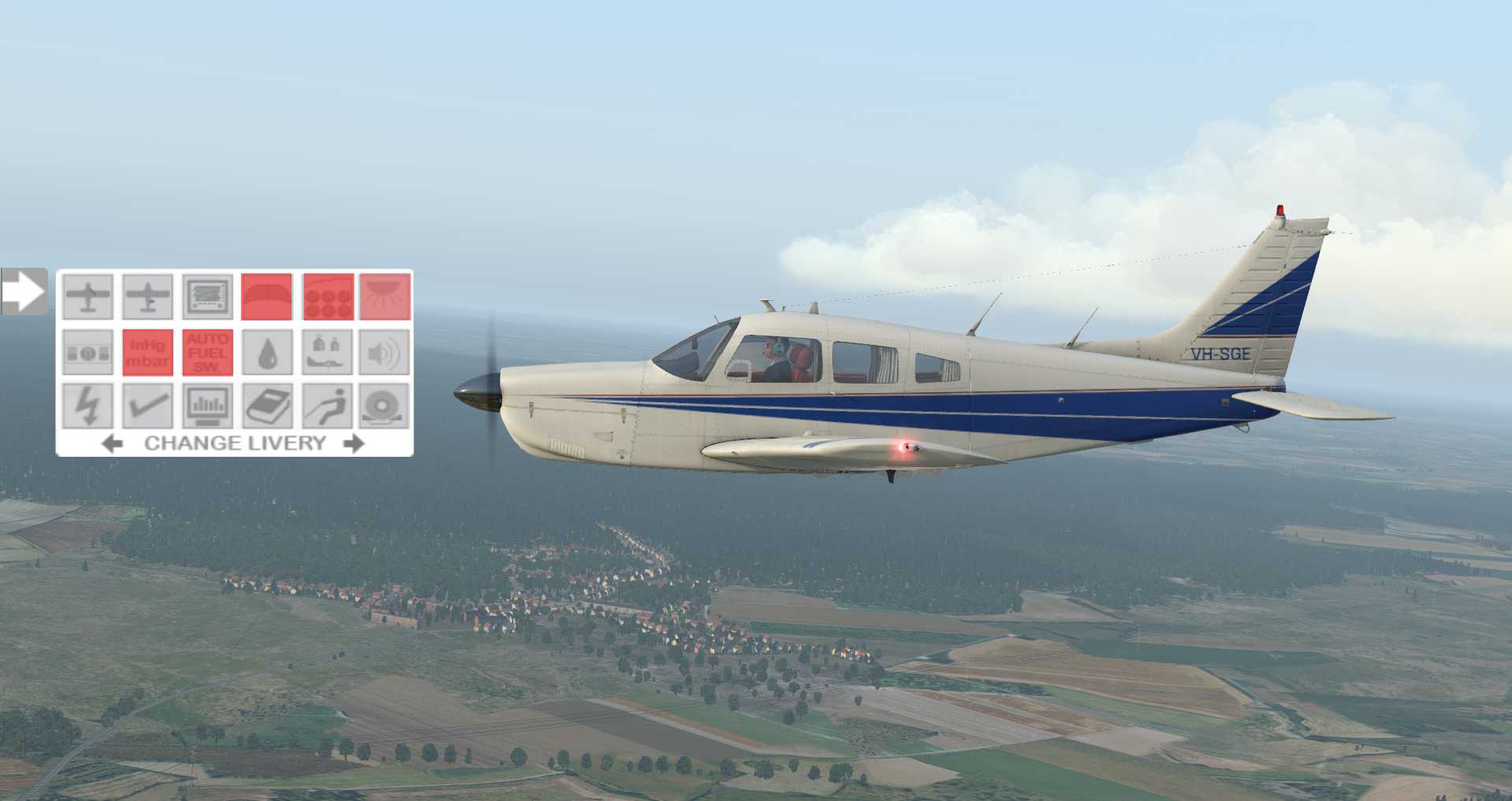
Task: Open the oil droplet panel
Action: (x=266, y=352)
